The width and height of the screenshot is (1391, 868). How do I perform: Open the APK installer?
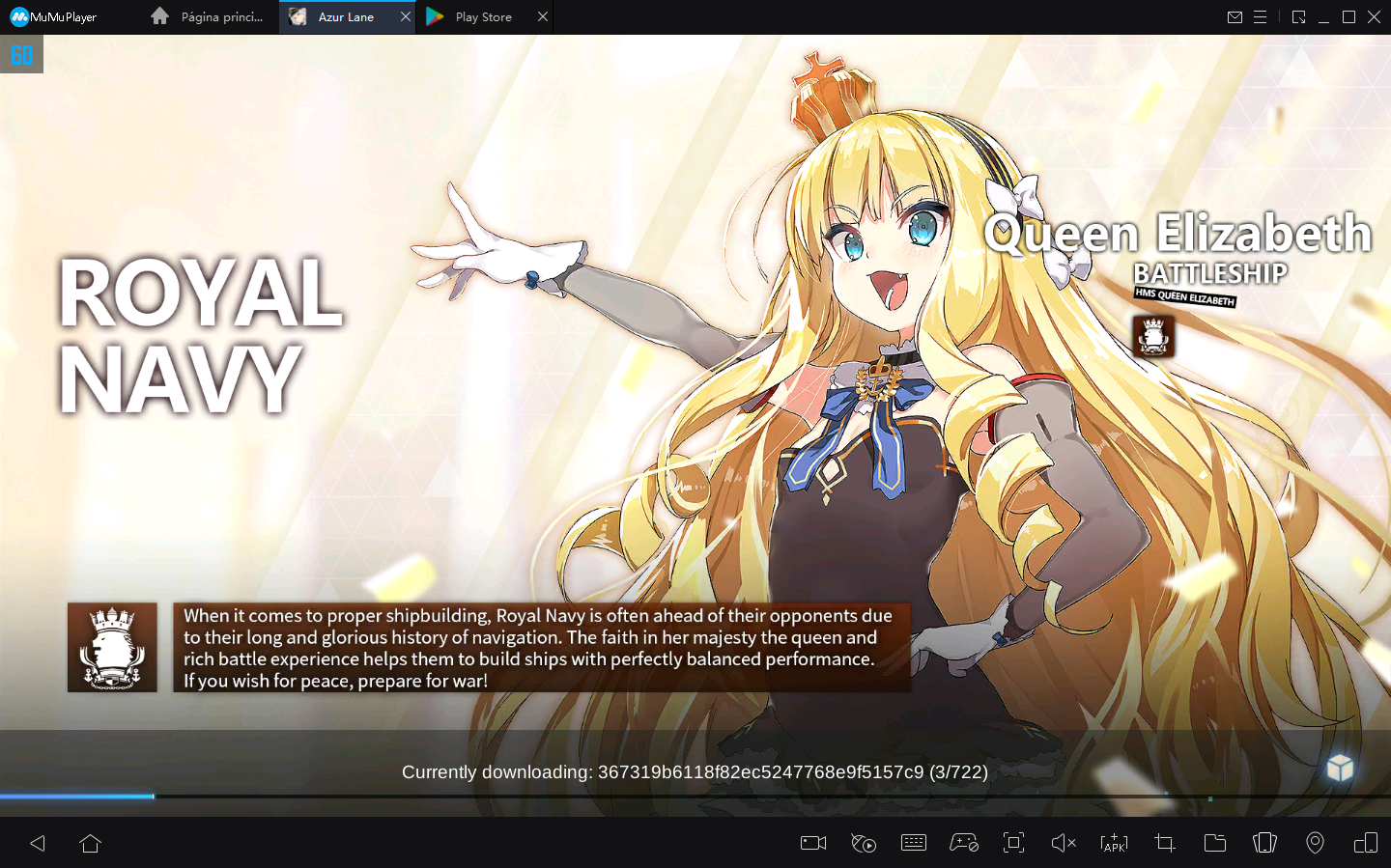click(1114, 843)
